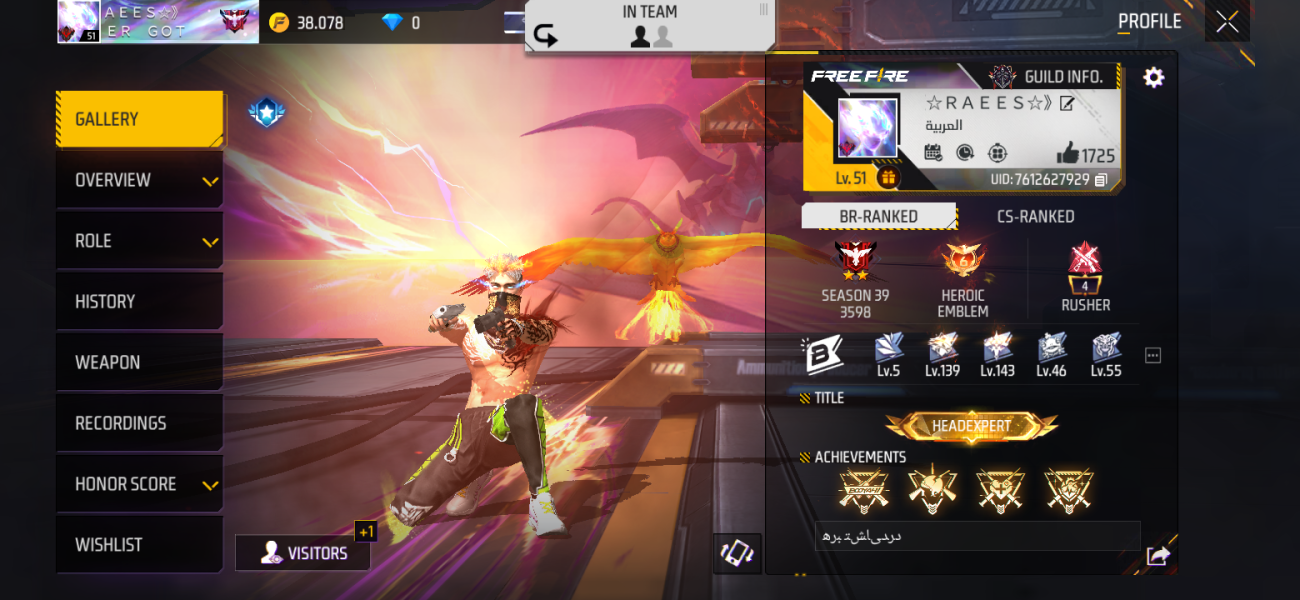
Task: Click the HeadExpert title badge
Action: pyautogui.click(x=971, y=427)
